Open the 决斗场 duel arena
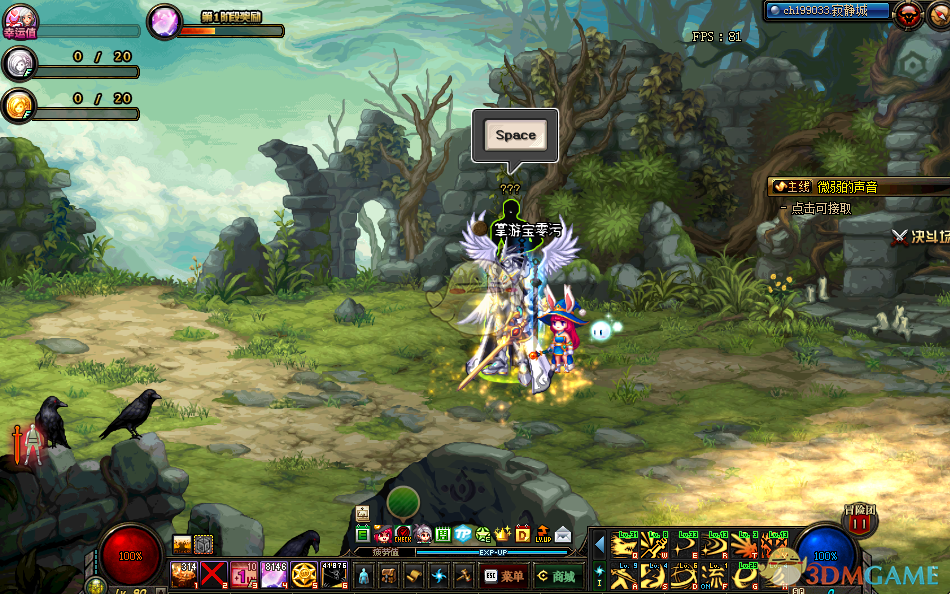Image resolution: width=950 pixels, height=594 pixels. point(920,237)
